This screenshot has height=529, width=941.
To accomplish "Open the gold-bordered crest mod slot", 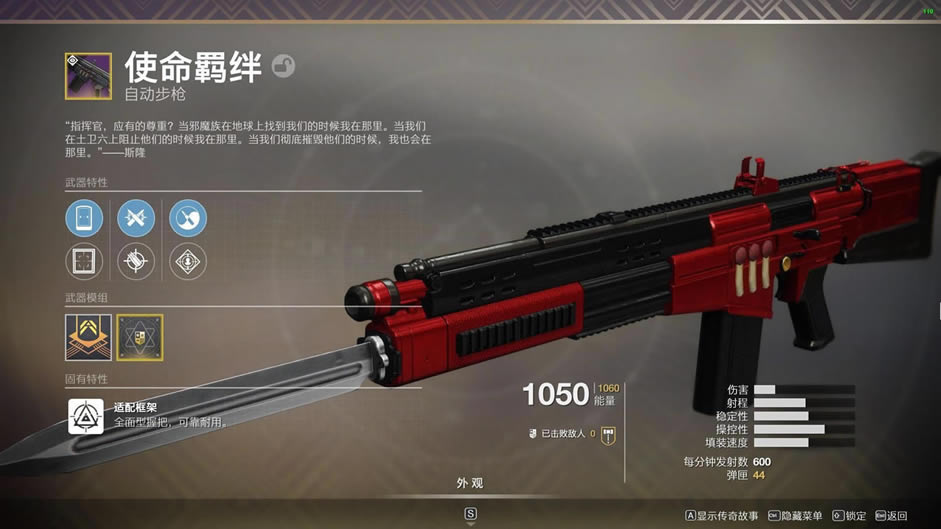I will click(140, 337).
